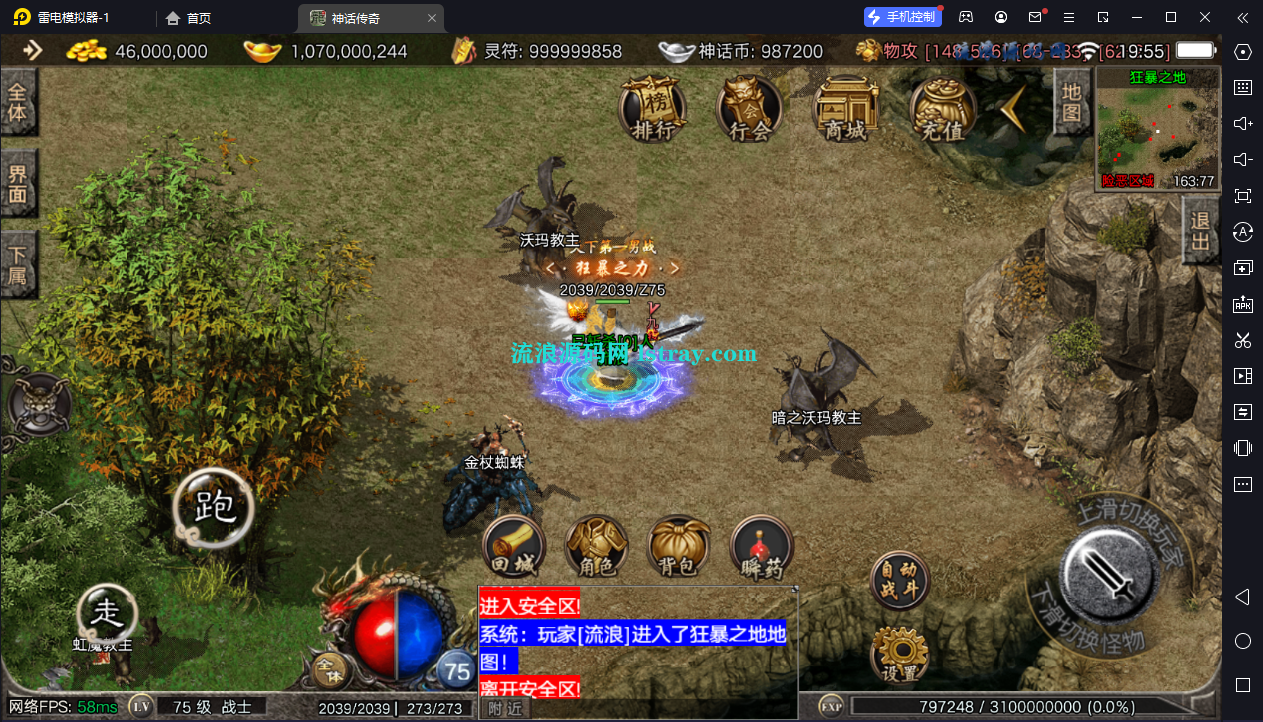Viewport: 1263px width, 722px height.
Task: Use the 回城 return-to-town scroll
Action: click(514, 548)
